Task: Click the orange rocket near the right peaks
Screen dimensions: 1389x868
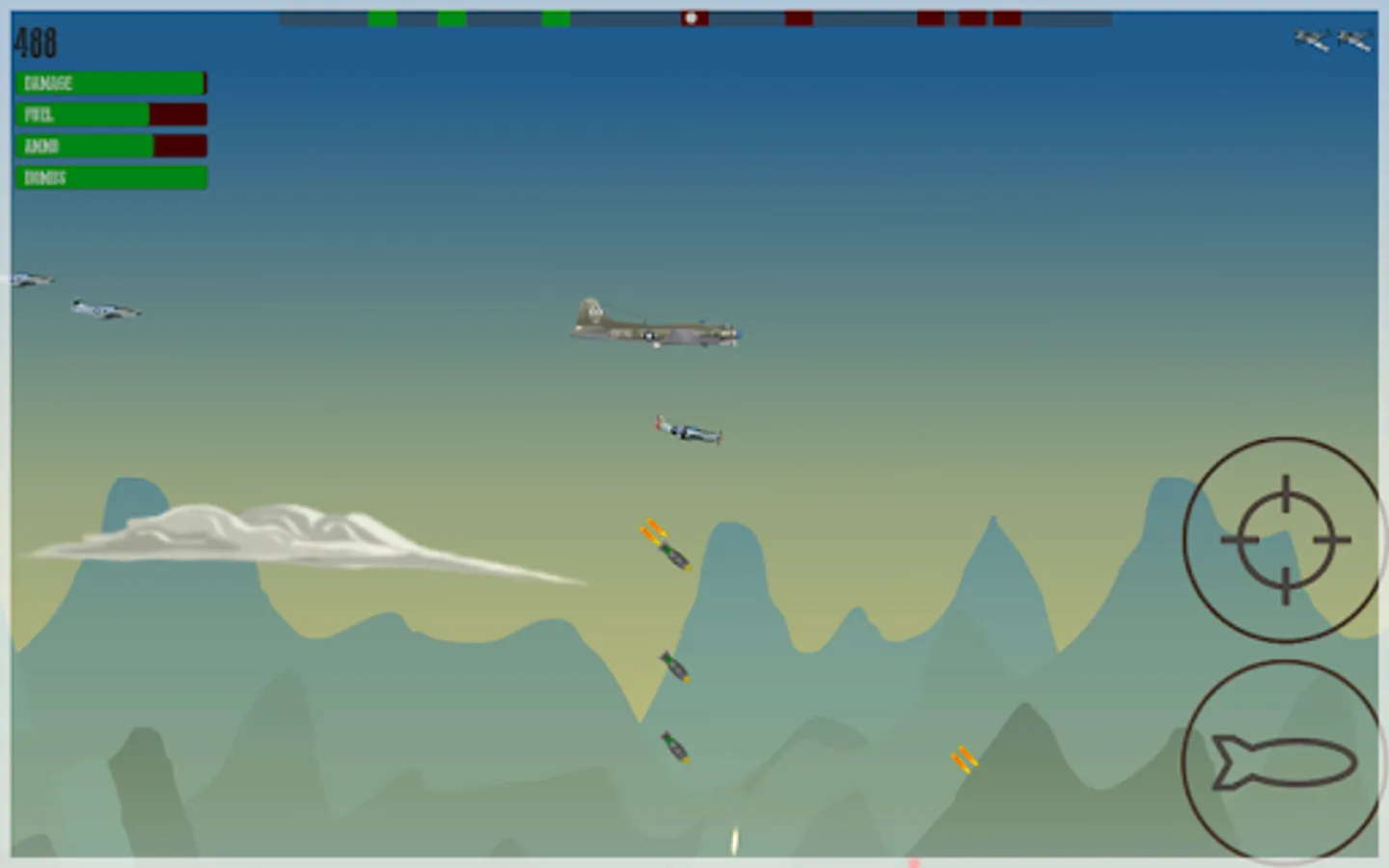Action: 963,761
